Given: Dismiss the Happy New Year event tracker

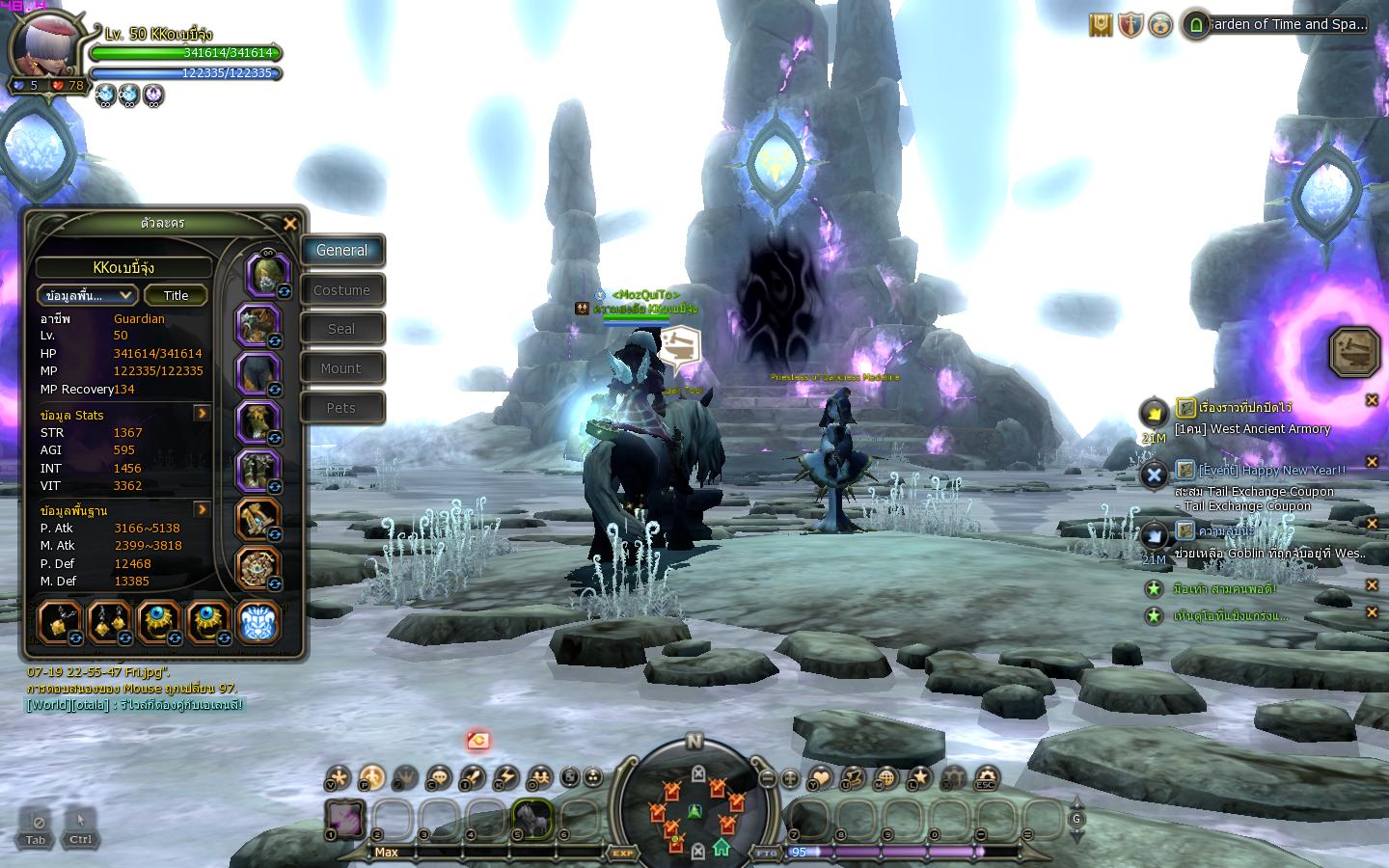Looking at the screenshot, I should click(1372, 462).
